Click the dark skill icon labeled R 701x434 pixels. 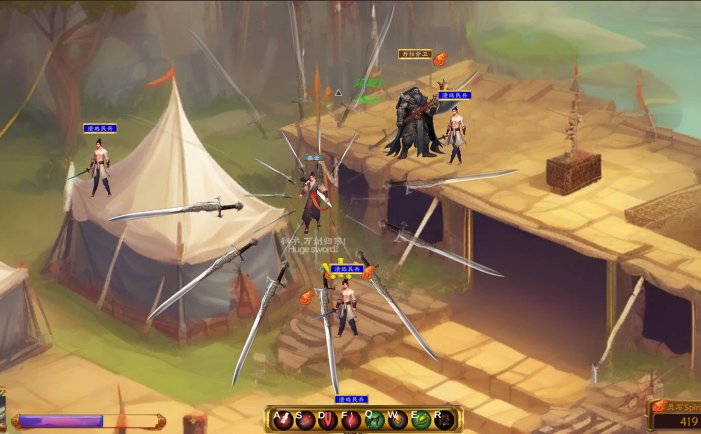pos(443,421)
